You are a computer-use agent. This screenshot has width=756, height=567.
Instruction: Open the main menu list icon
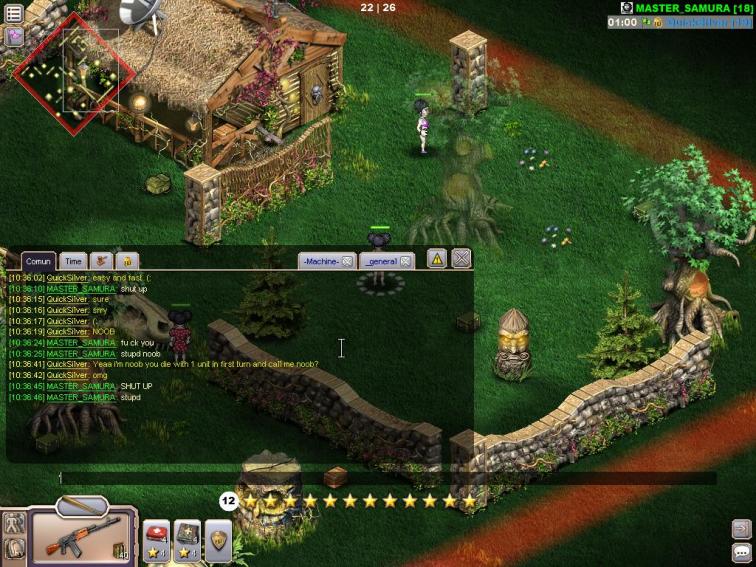tap(14, 13)
